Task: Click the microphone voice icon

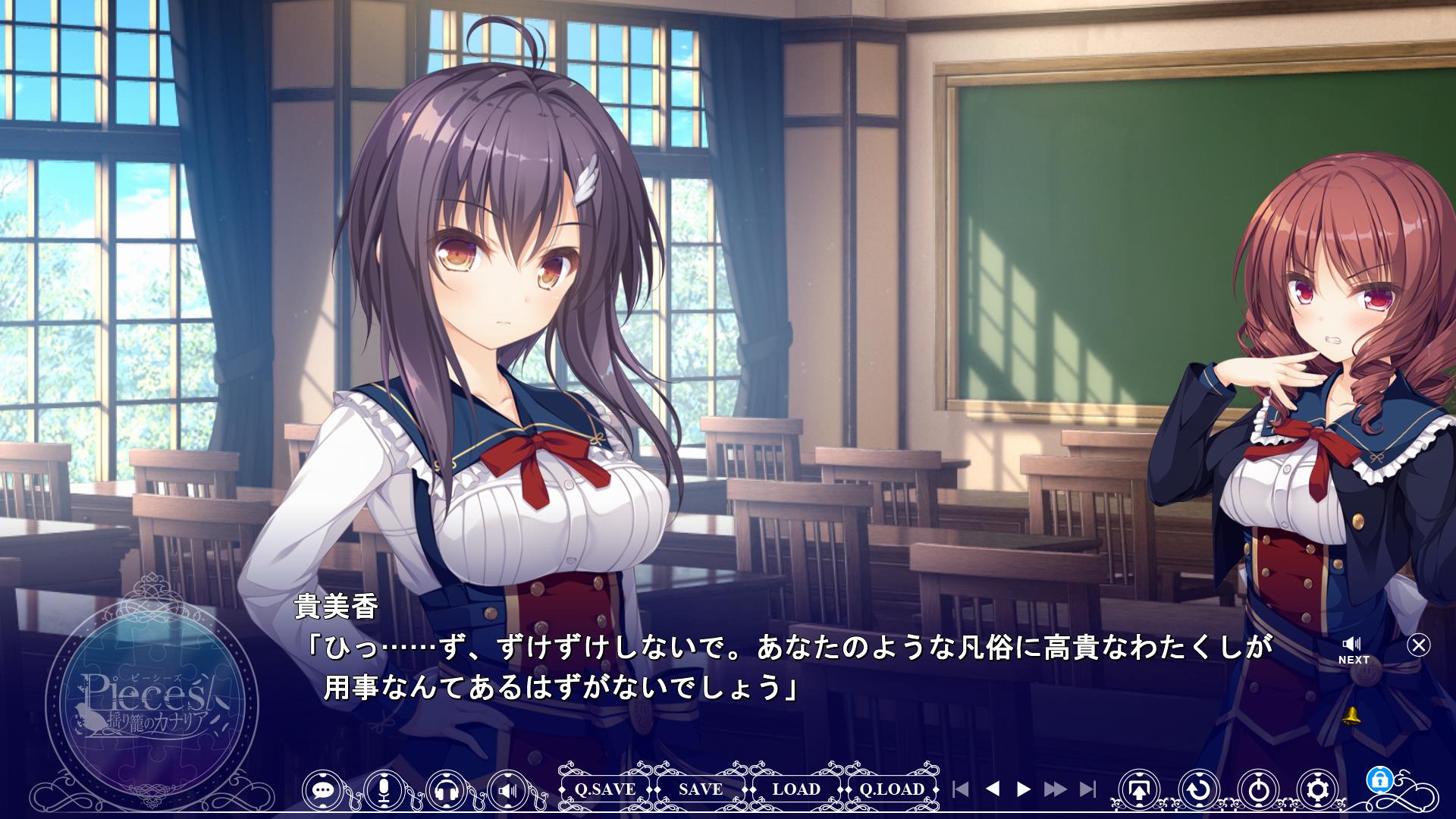Action: coord(384,790)
